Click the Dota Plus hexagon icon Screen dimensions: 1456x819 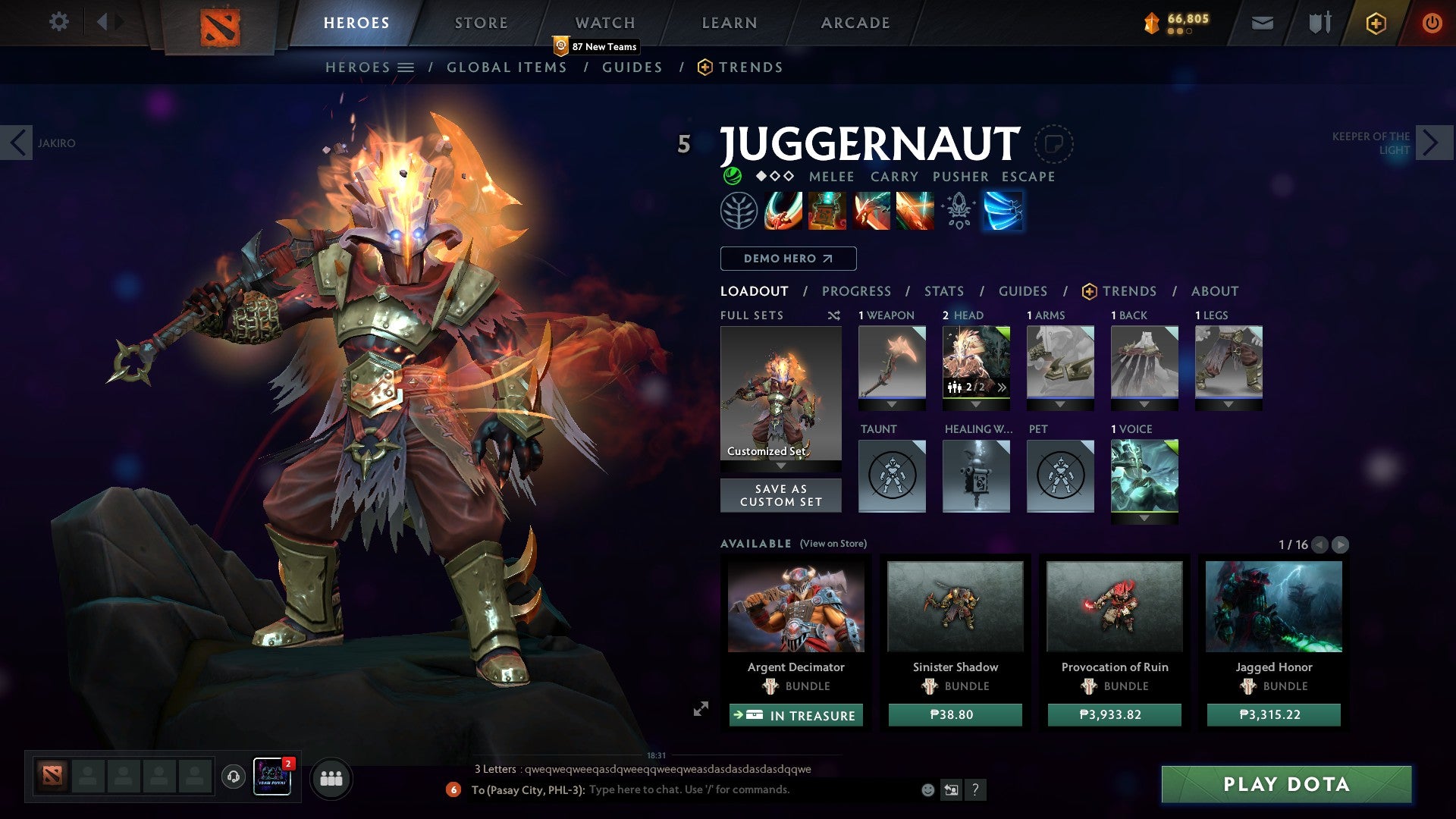coord(1376,23)
